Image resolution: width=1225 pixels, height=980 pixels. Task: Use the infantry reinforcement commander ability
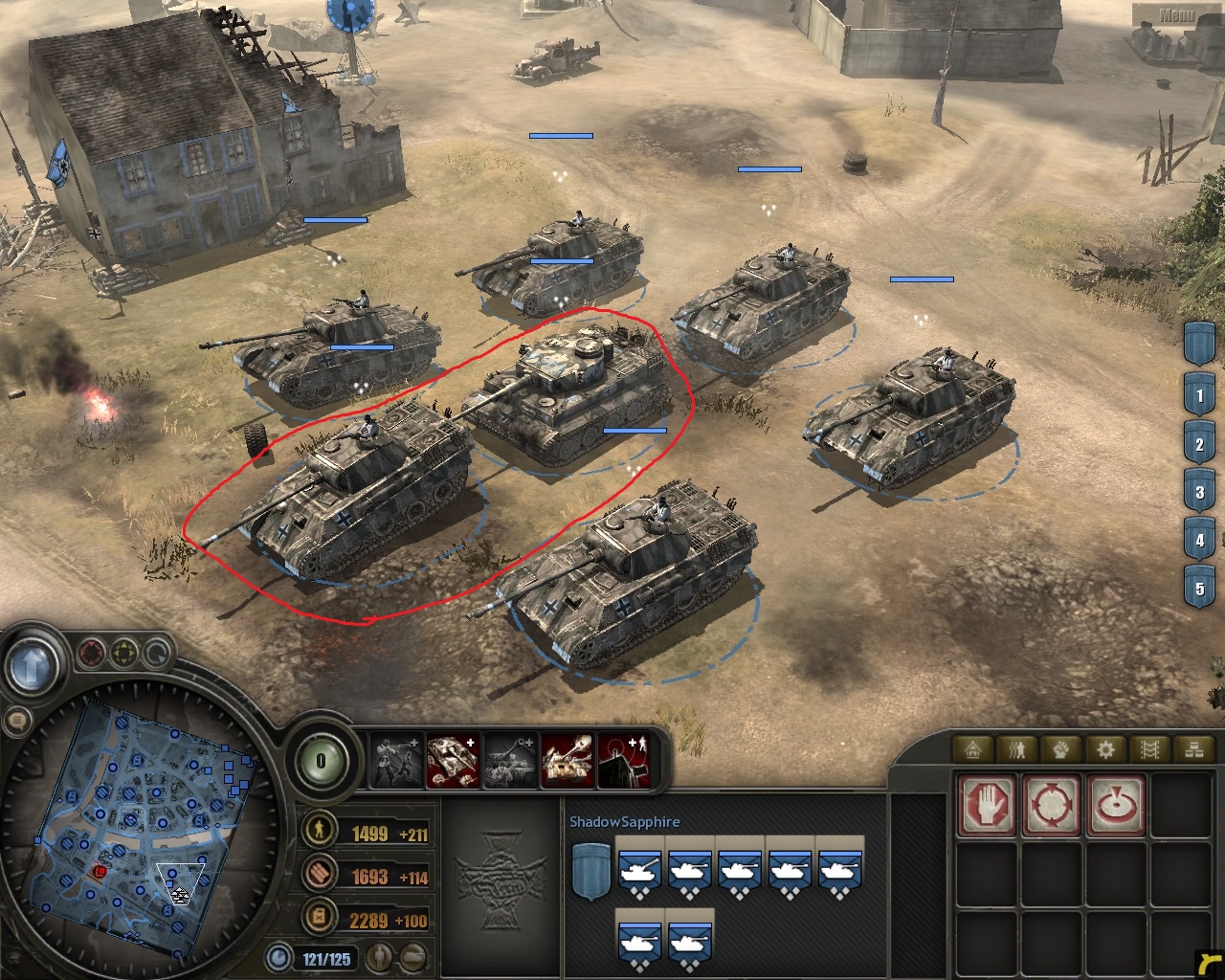397,761
